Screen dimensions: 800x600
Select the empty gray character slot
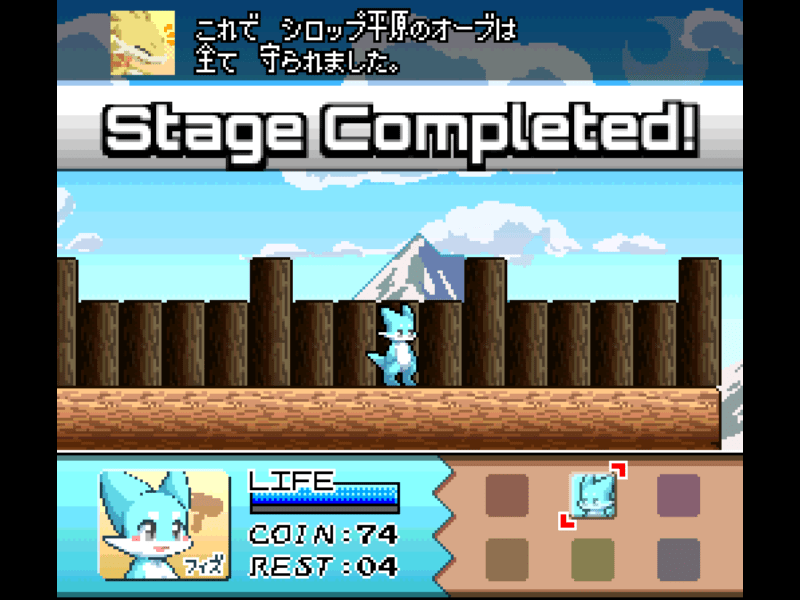tap(678, 558)
